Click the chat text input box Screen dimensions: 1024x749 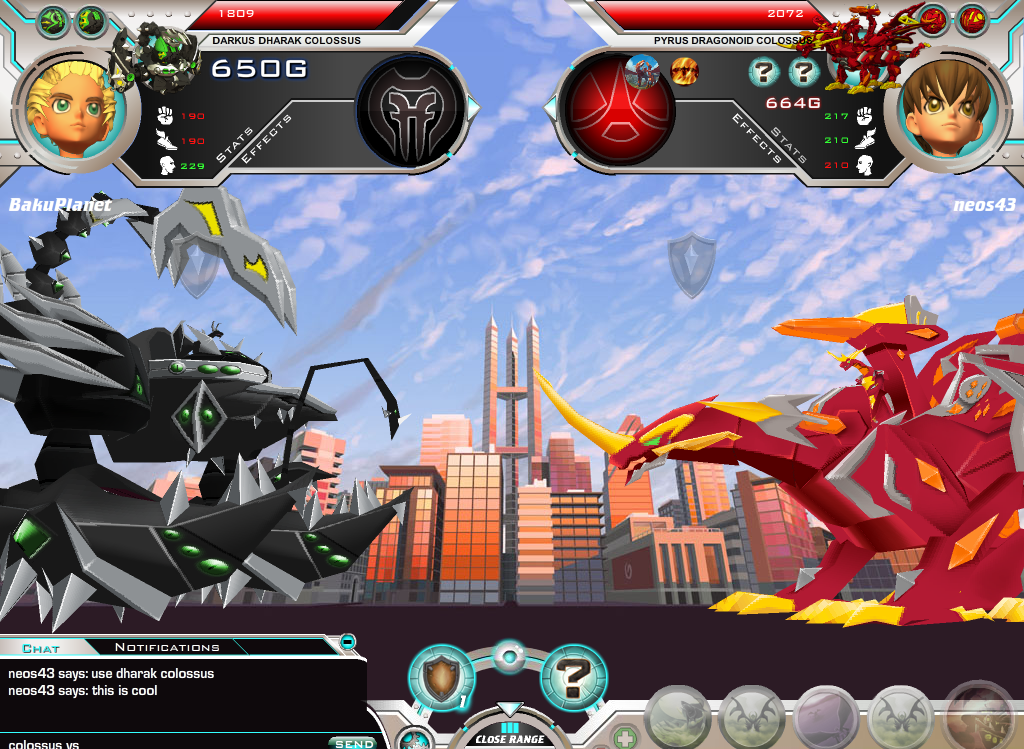(160, 743)
